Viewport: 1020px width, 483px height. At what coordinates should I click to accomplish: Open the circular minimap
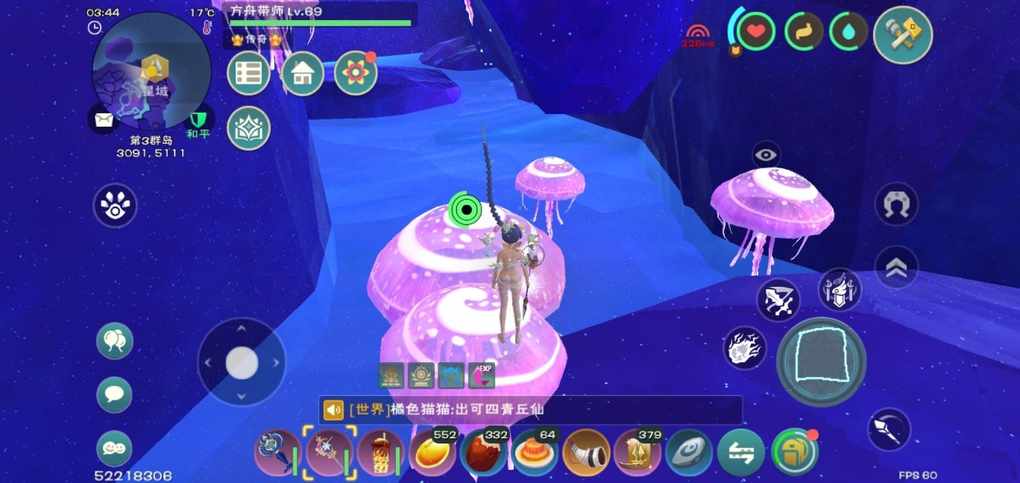[x=150, y=70]
